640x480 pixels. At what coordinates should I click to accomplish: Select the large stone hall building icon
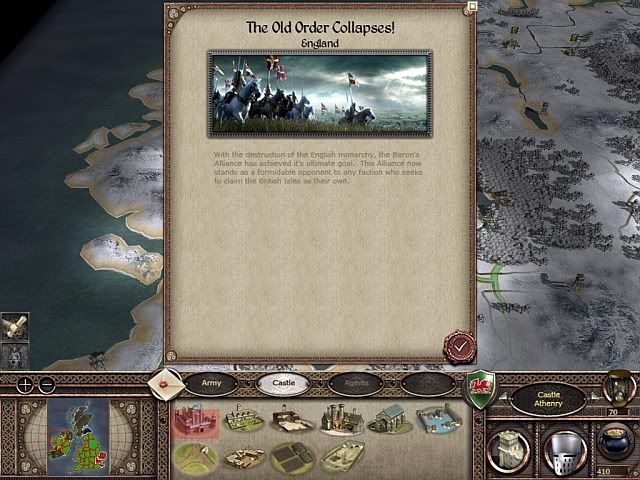tap(340, 420)
